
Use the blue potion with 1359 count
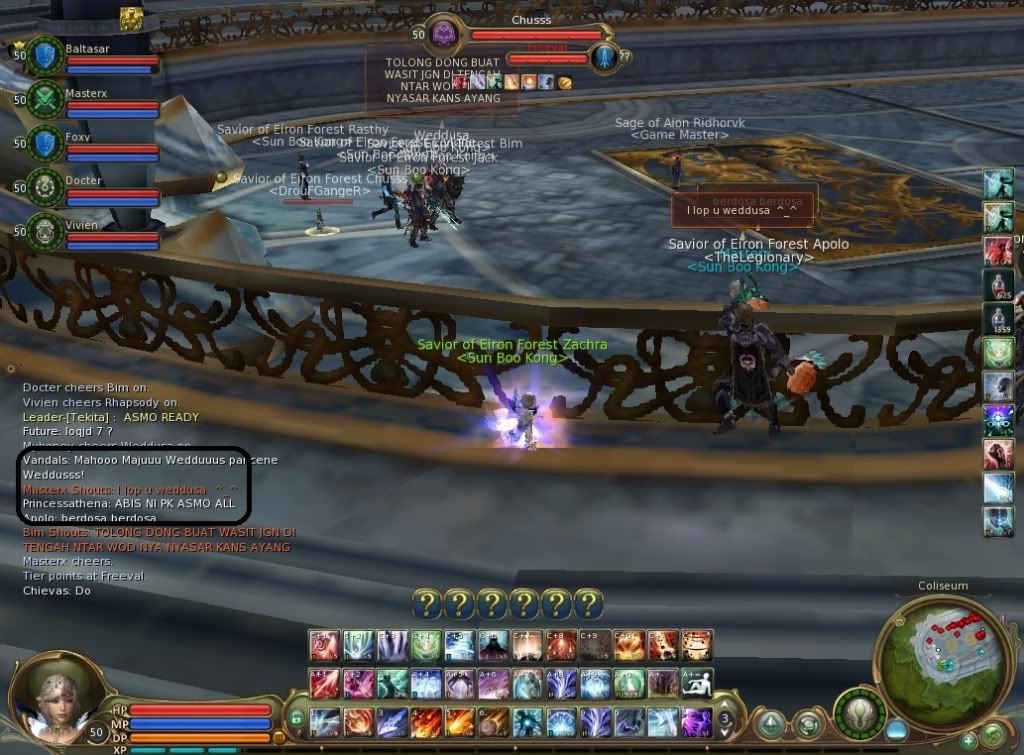(x=998, y=320)
